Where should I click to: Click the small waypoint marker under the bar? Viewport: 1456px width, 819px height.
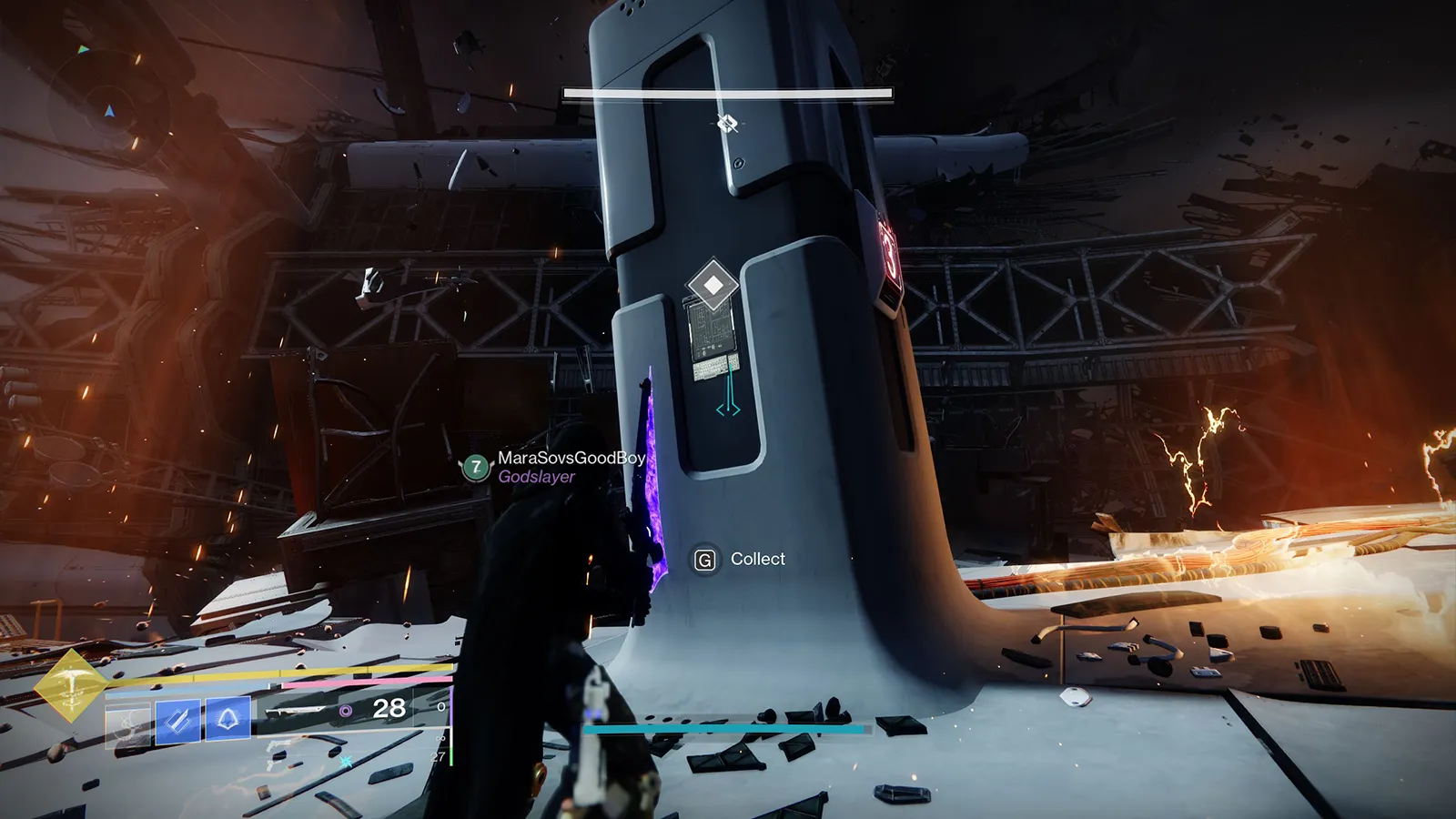pyautogui.click(x=727, y=123)
